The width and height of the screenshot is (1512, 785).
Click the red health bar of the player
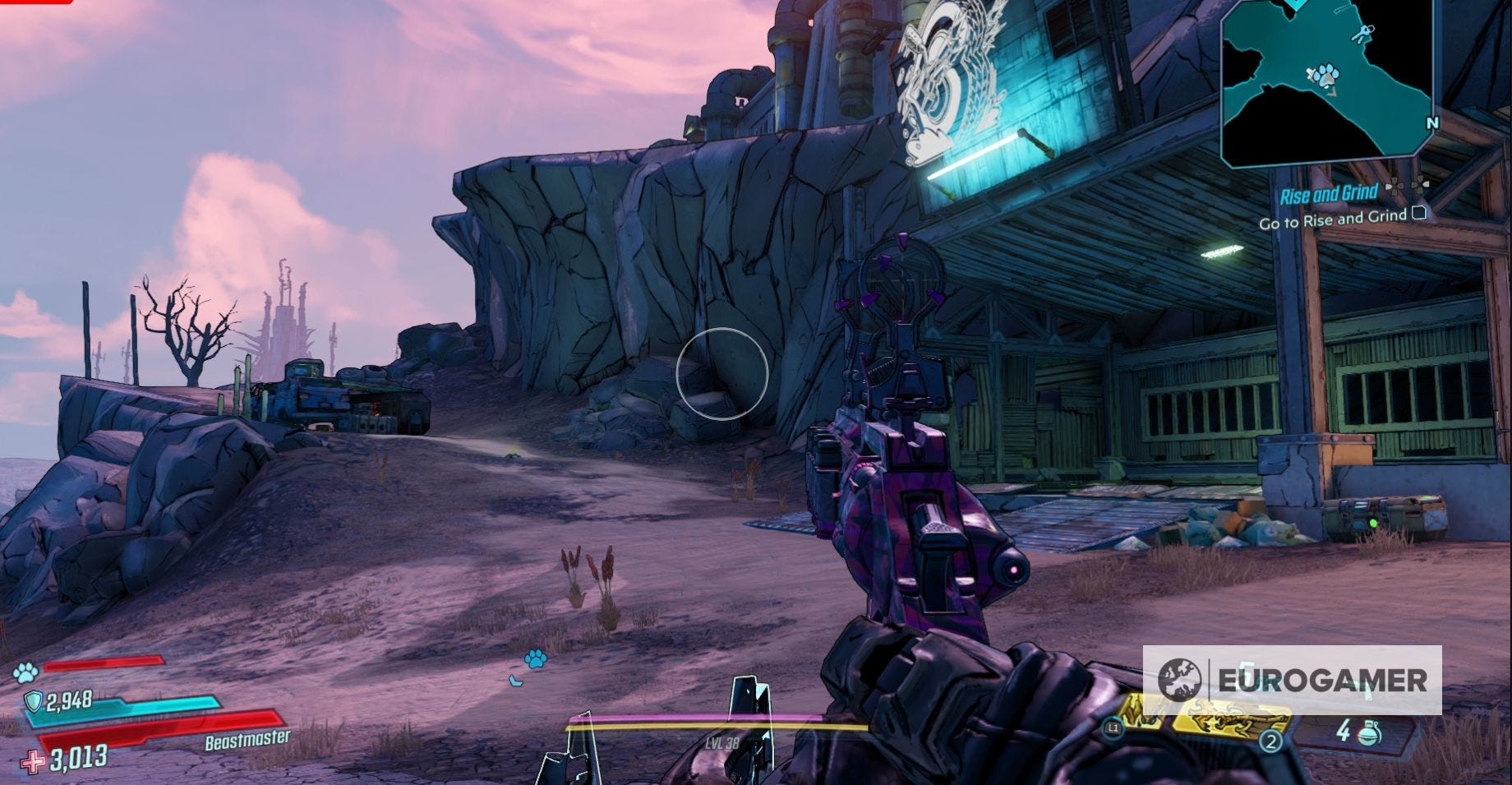(161, 727)
